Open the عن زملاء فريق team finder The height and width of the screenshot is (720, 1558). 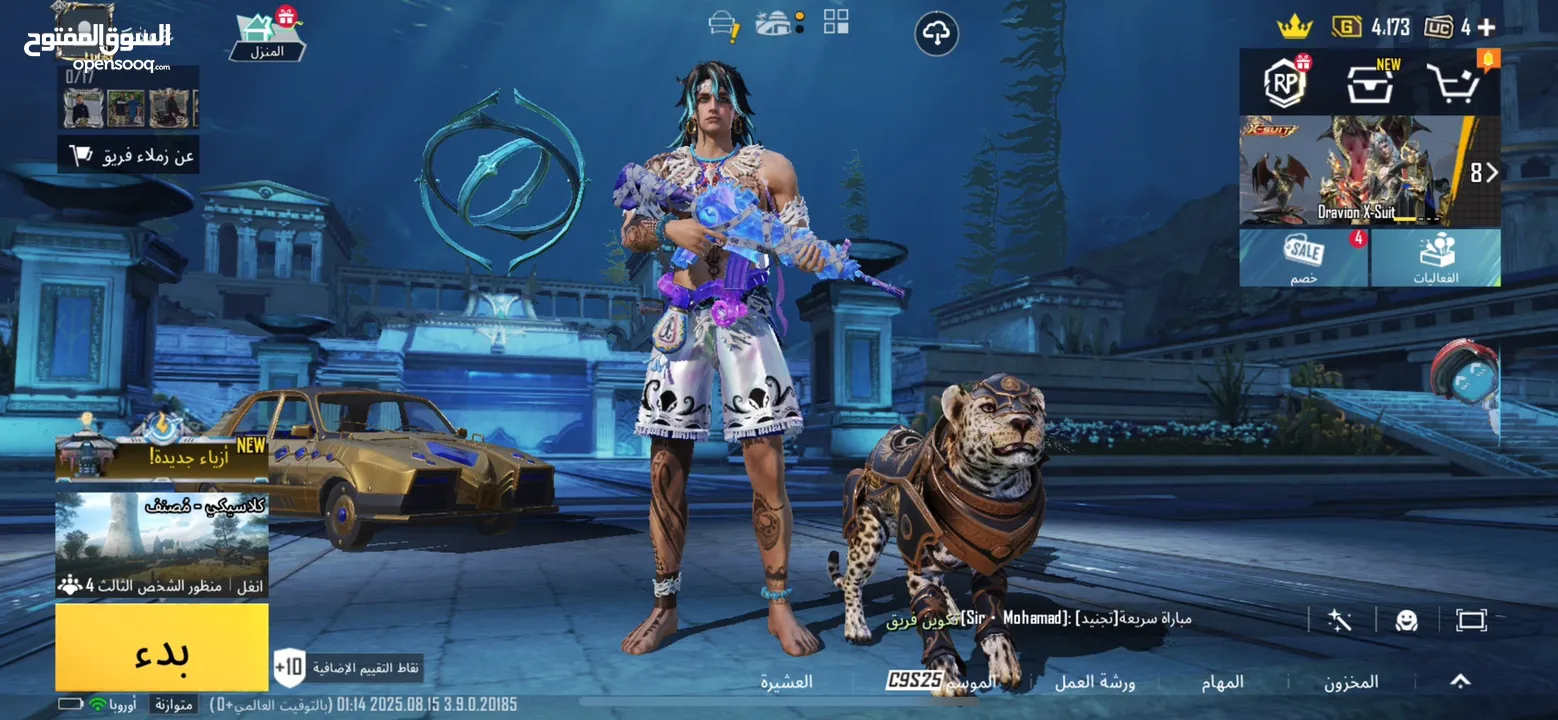point(128,156)
